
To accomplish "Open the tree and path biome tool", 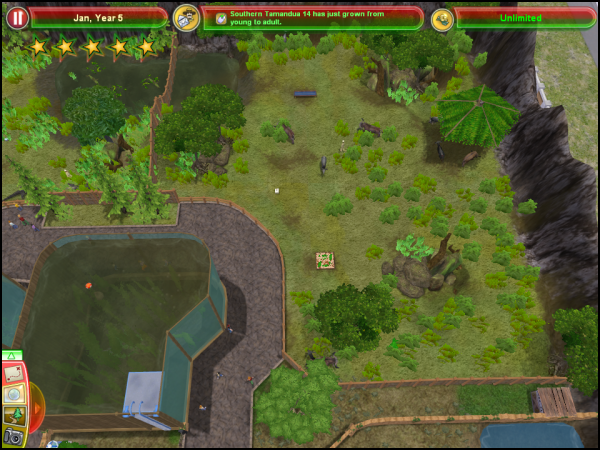I will pyautogui.click(x=14, y=415).
